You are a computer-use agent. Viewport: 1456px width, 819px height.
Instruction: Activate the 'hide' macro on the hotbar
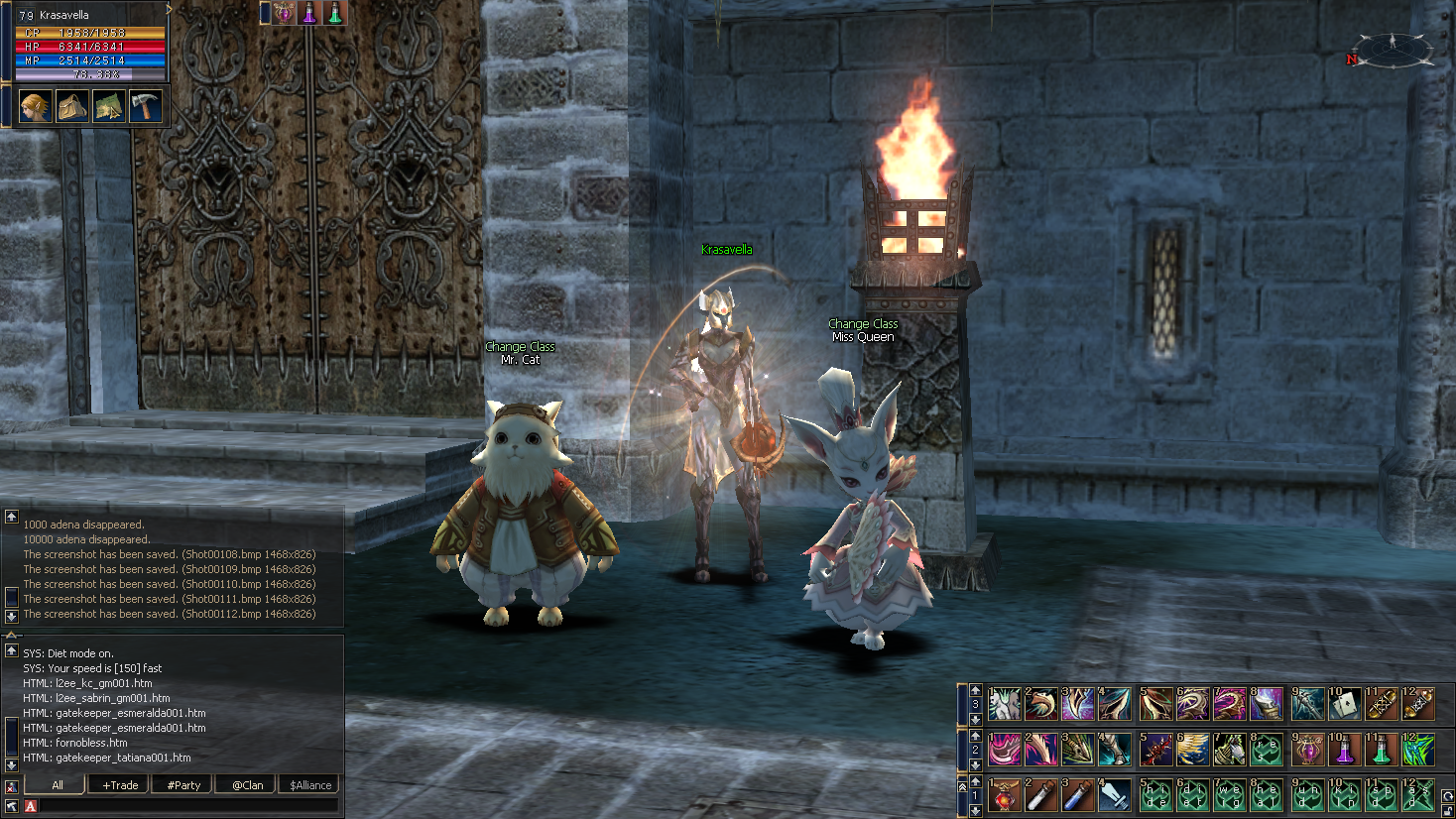[1156, 795]
